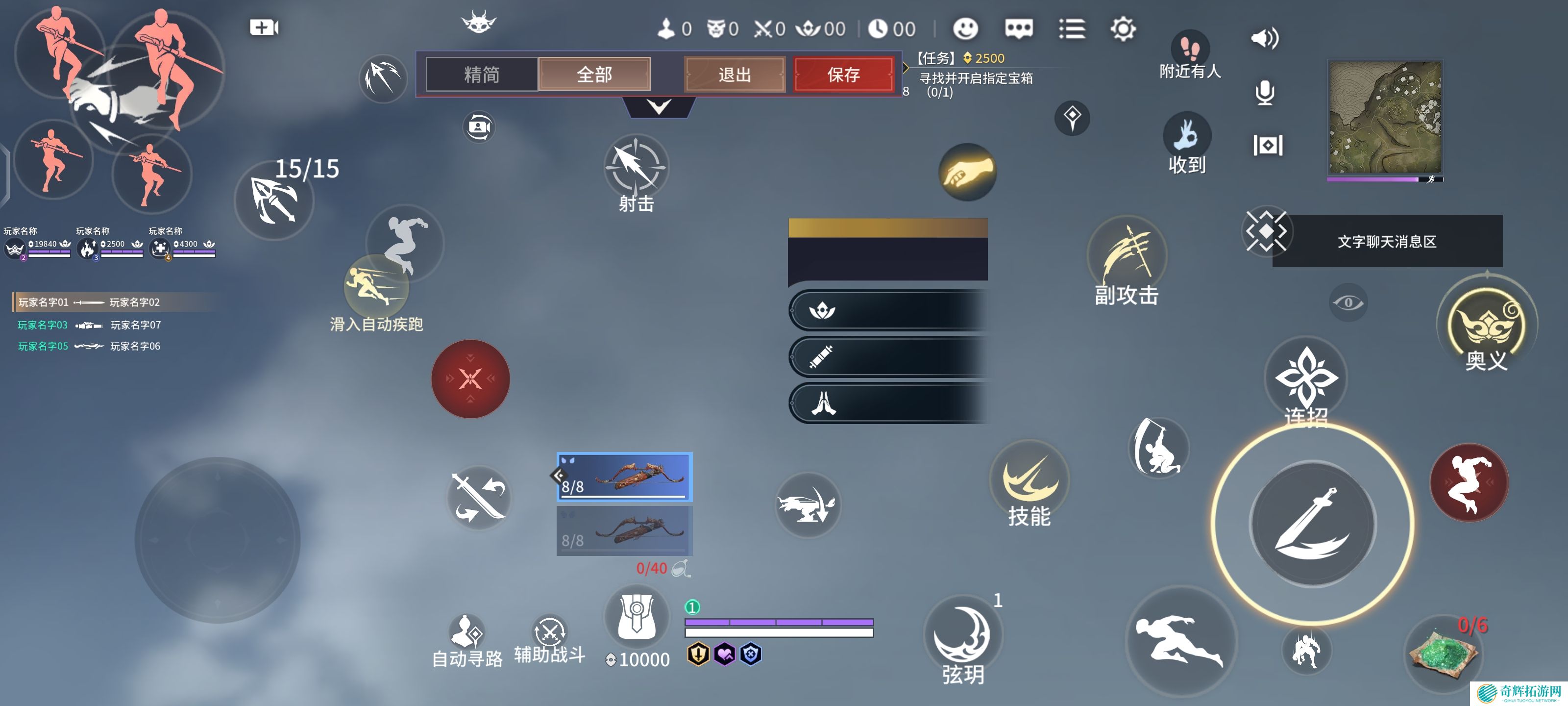Select the 全部 layout tab

[594, 75]
